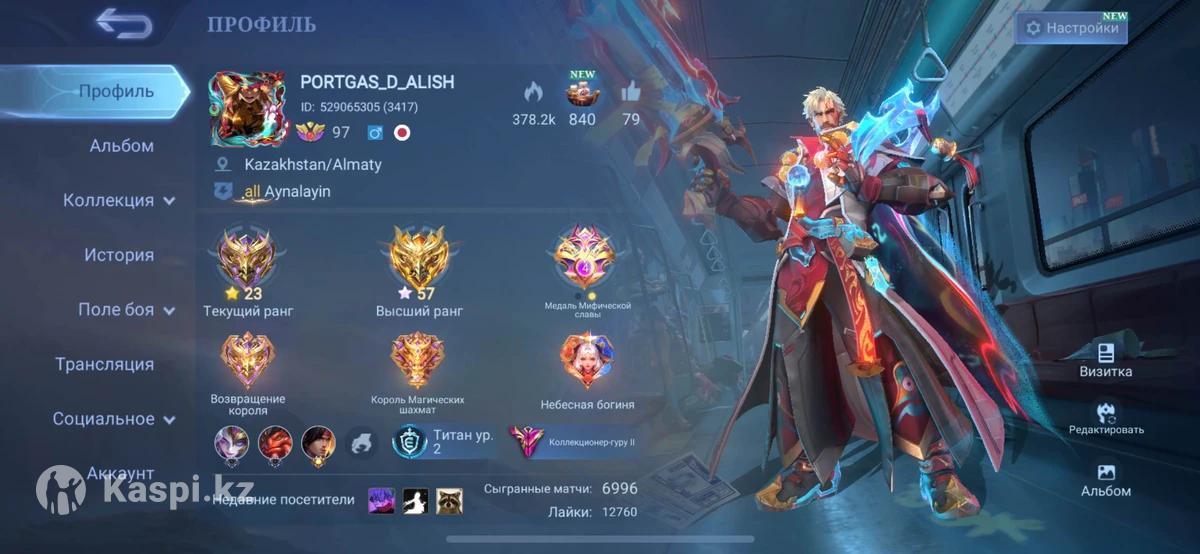
Task: Open the Визитка card button
Action: pos(1105,360)
